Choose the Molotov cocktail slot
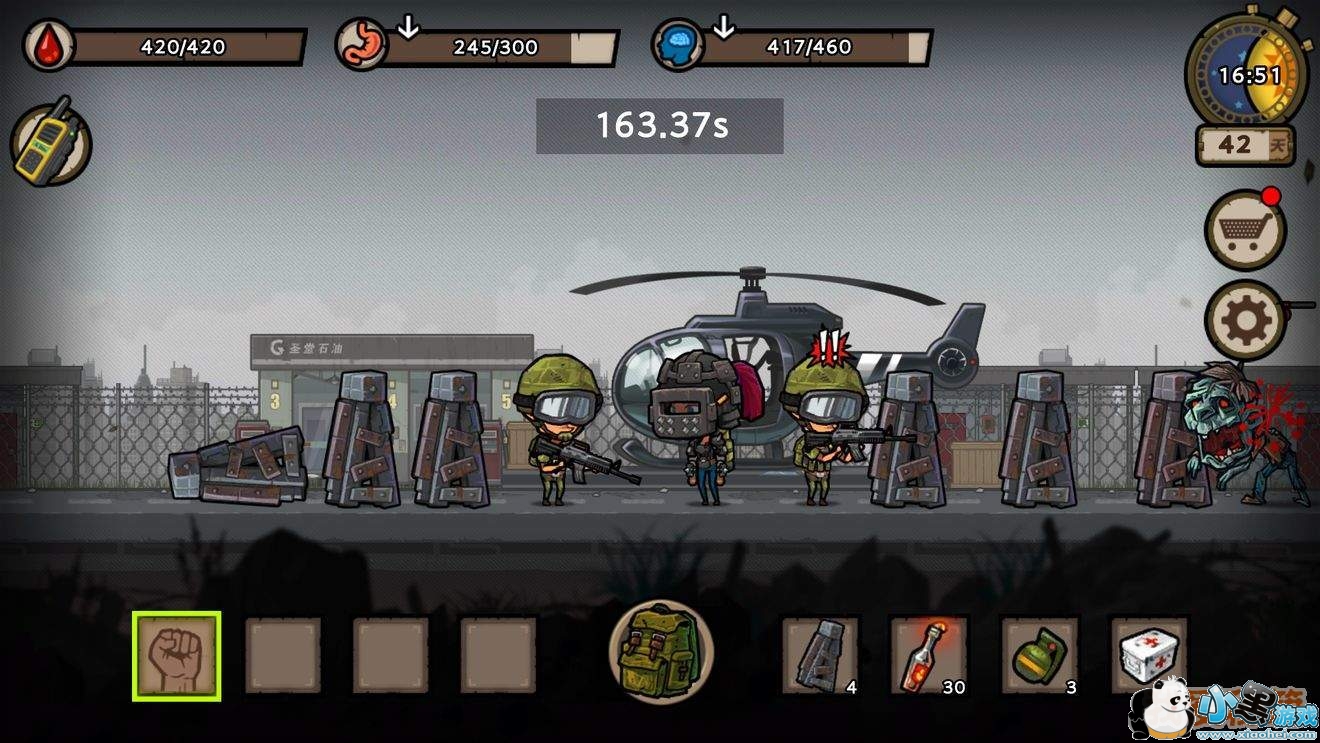Image resolution: width=1320 pixels, height=743 pixels. [x=929, y=655]
